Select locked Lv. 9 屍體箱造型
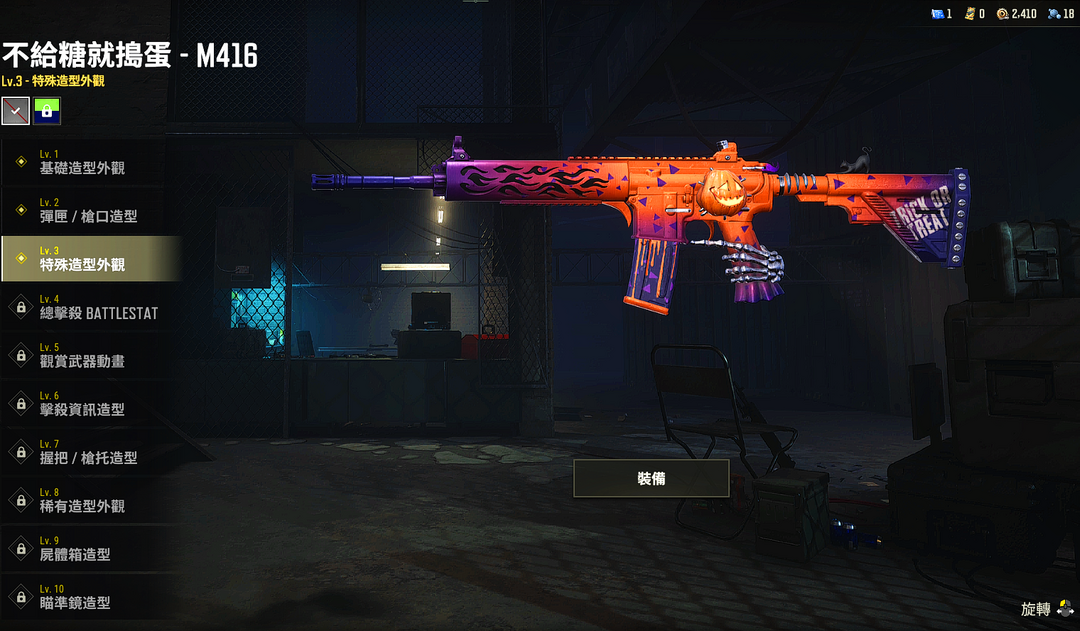The width and height of the screenshot is (1080, 631). 90,549
